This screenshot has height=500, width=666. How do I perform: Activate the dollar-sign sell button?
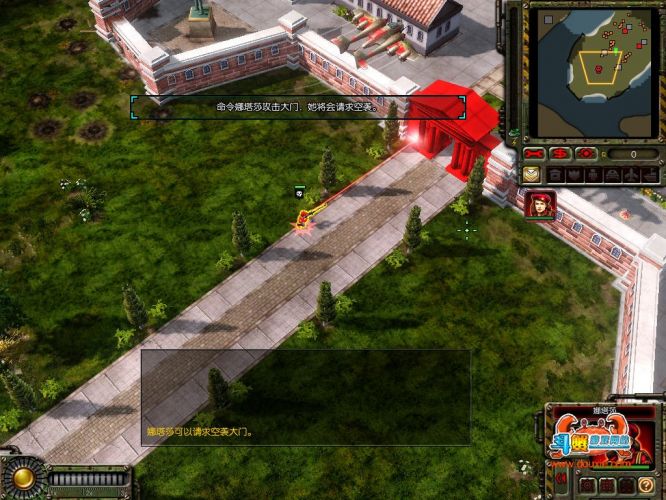(x=561, y=154)
